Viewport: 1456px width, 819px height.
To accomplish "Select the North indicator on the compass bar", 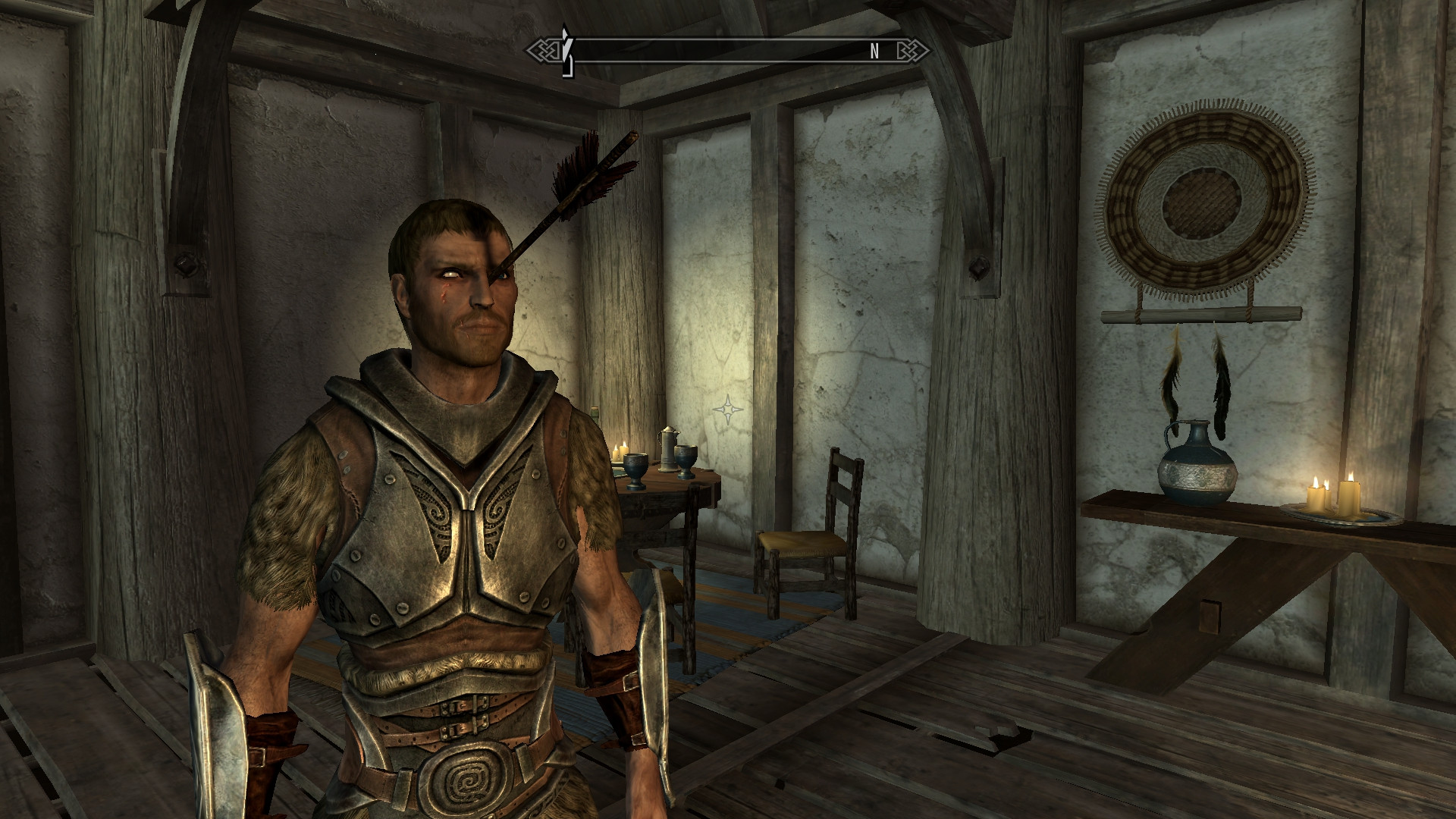I will click(874, 52).
